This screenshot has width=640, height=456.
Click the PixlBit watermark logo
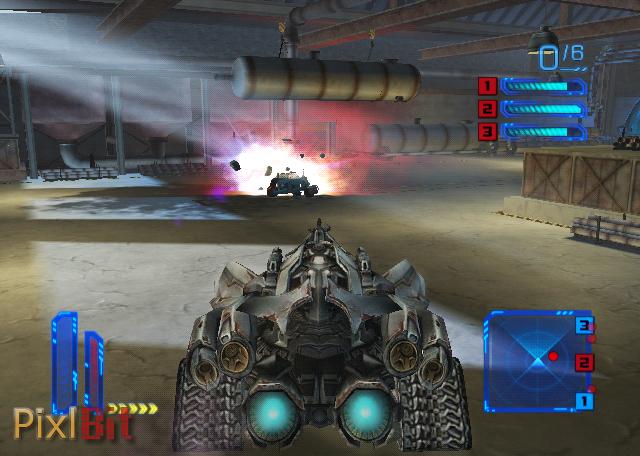(70, 422)
